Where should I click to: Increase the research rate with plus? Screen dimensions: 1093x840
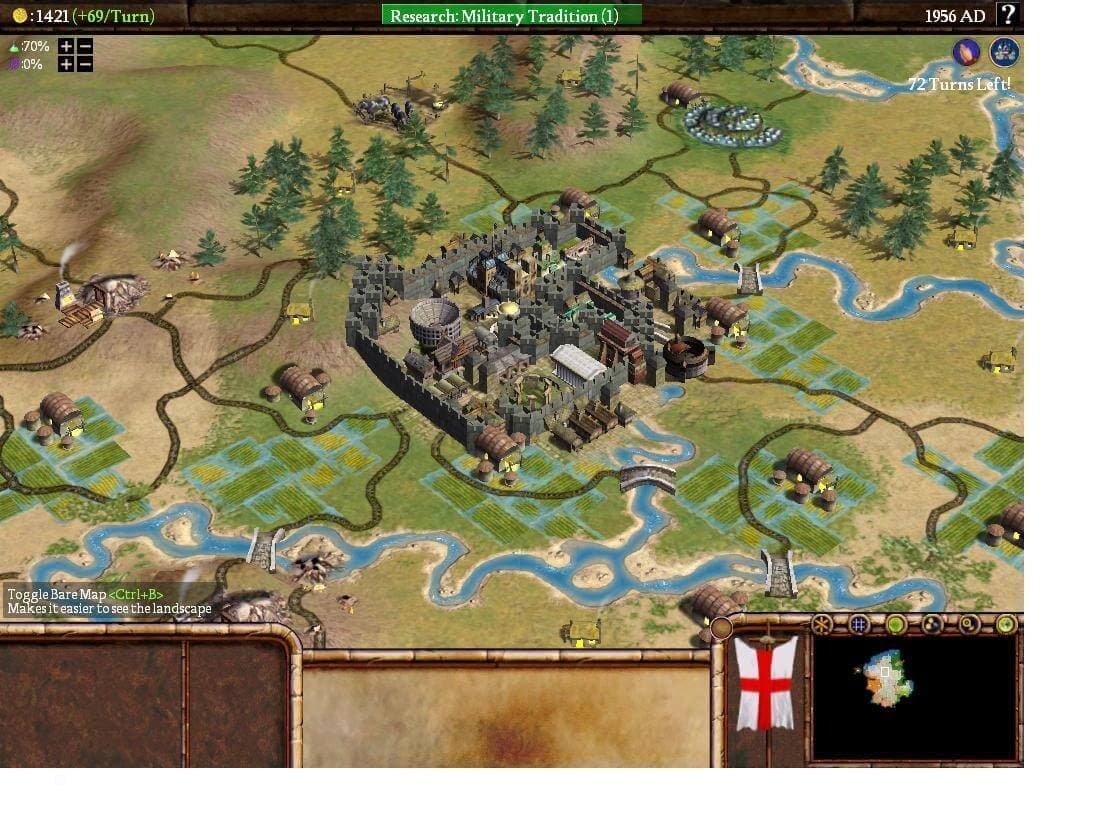tap(66, 46)
